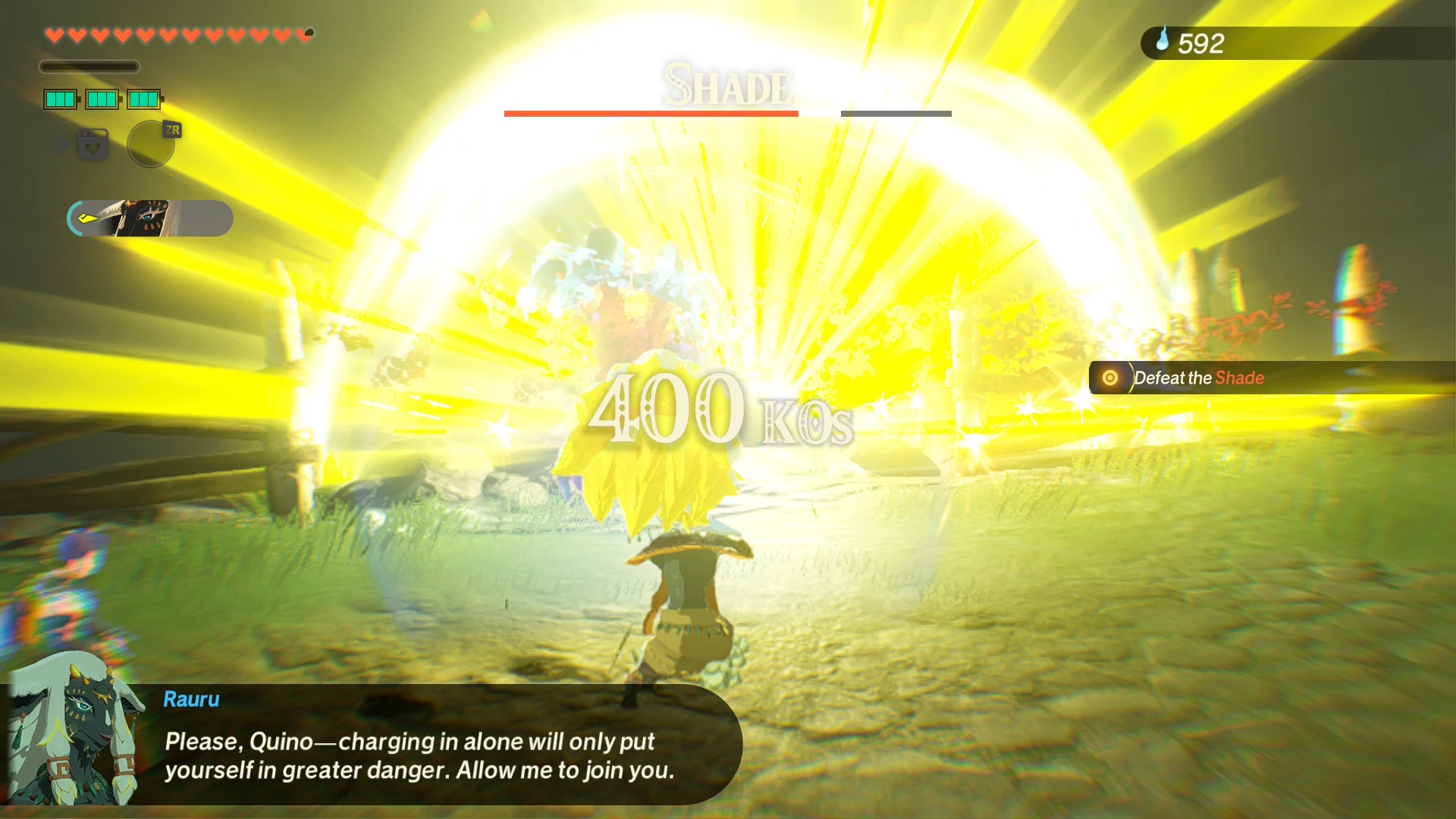Select the third battery energy cell icon
The image size is (1456, 819).
(x=144, y=99)
